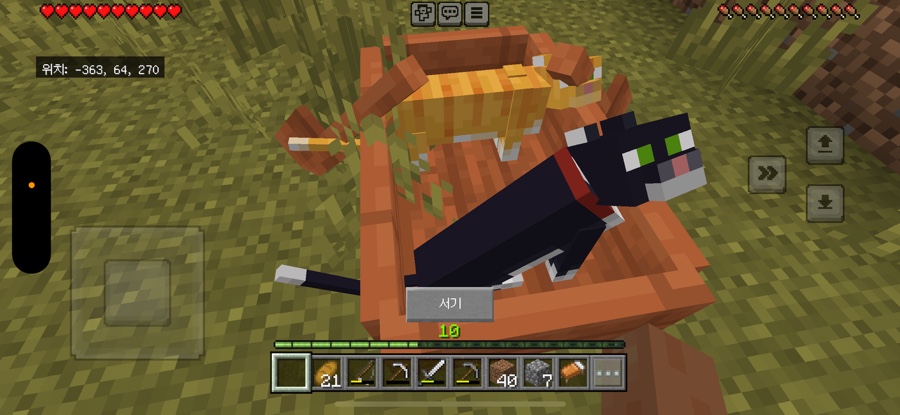Image resolution: width=900 pixels, height=415 pixels.
Task: Open the pause menu with three lines
Action: [477, 13]
